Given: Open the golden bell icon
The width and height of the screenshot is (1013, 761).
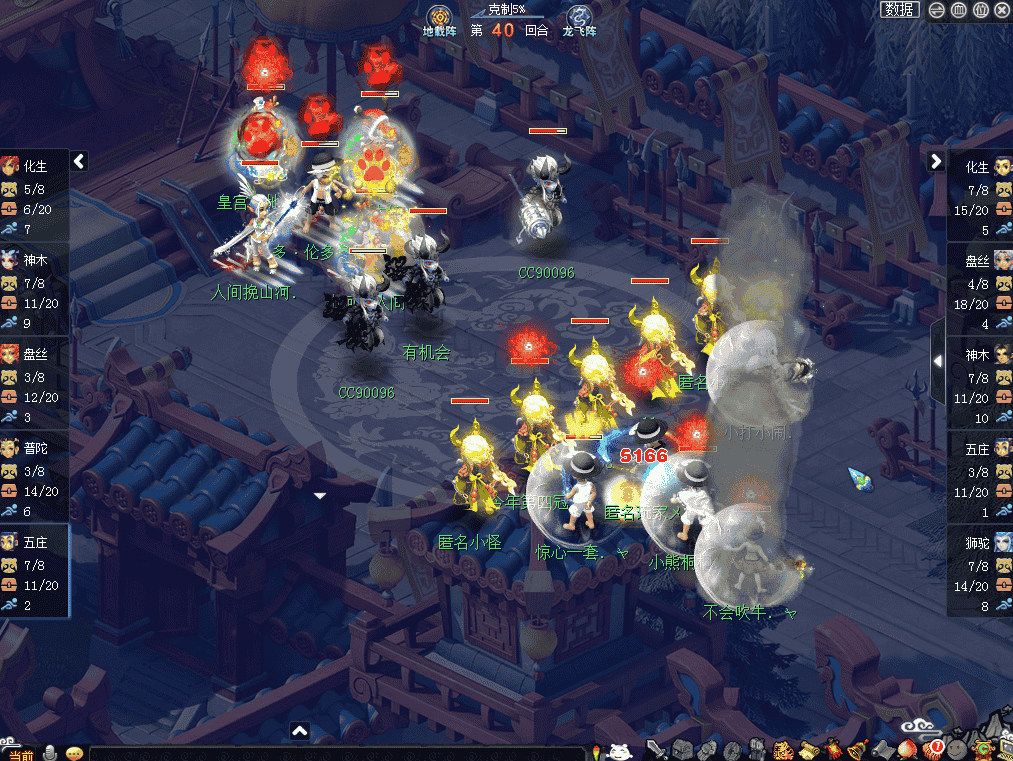Looking at the screenshot, I should click(x=857, y=750).
